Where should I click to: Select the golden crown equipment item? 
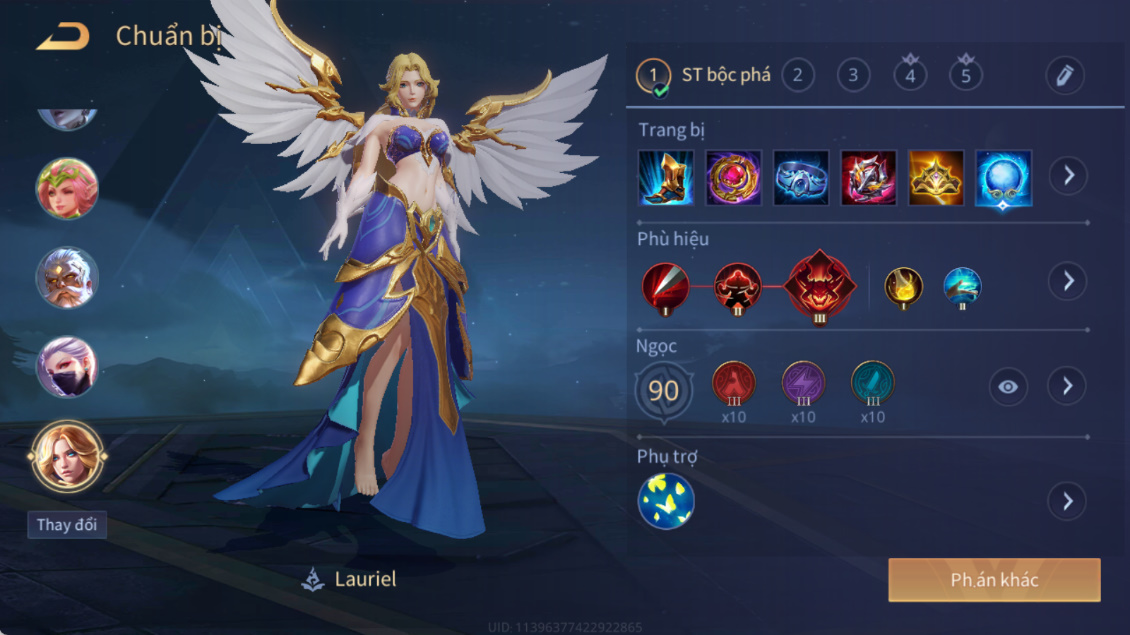pos(936,178)
